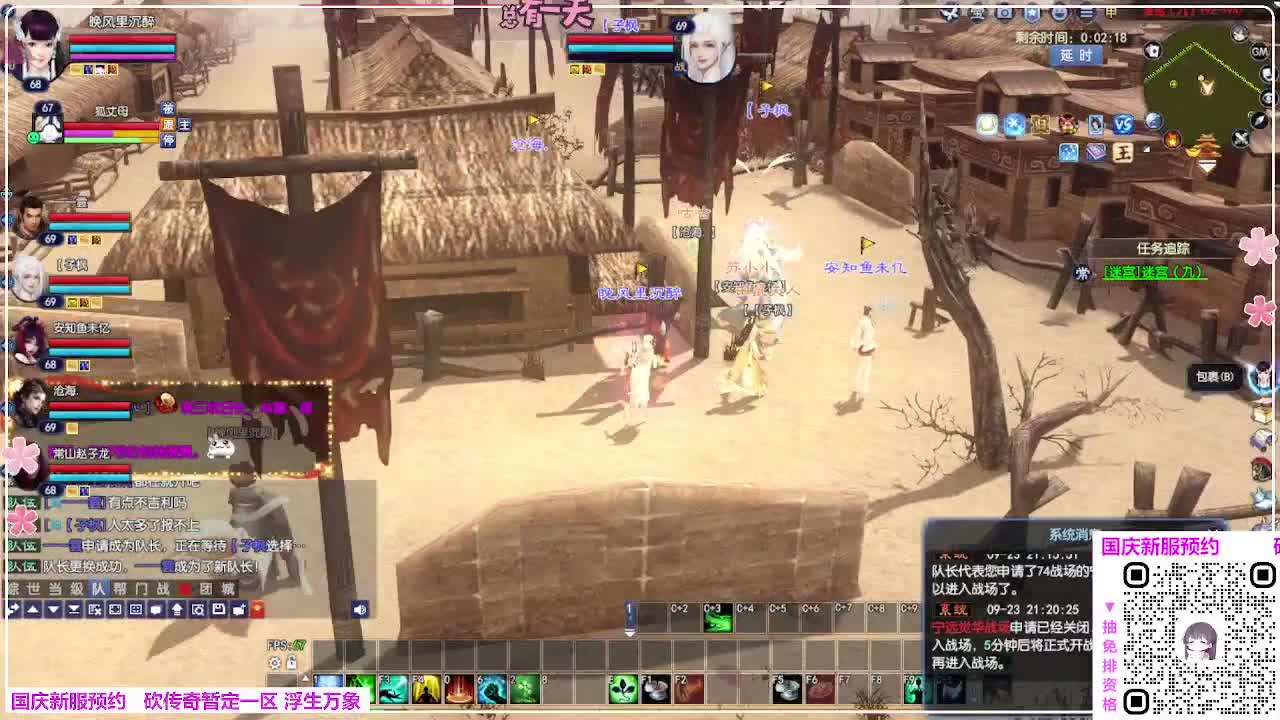Toggle the red recording indicator in the chat toolbar
The width and height of the screenshot is (1280, 720).
coord(257,610)
